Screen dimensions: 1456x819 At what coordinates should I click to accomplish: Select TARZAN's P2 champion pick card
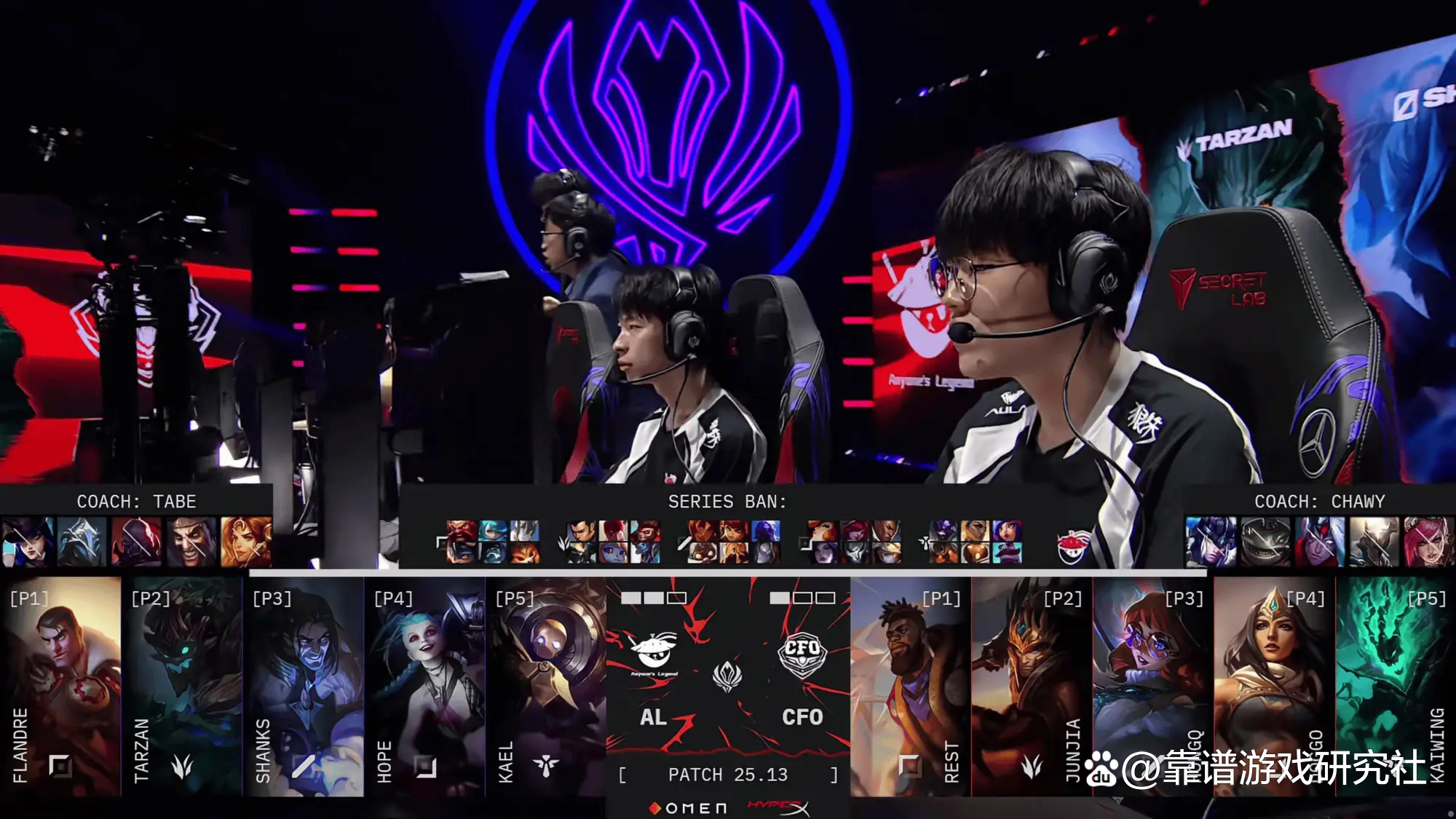point(182,686)
